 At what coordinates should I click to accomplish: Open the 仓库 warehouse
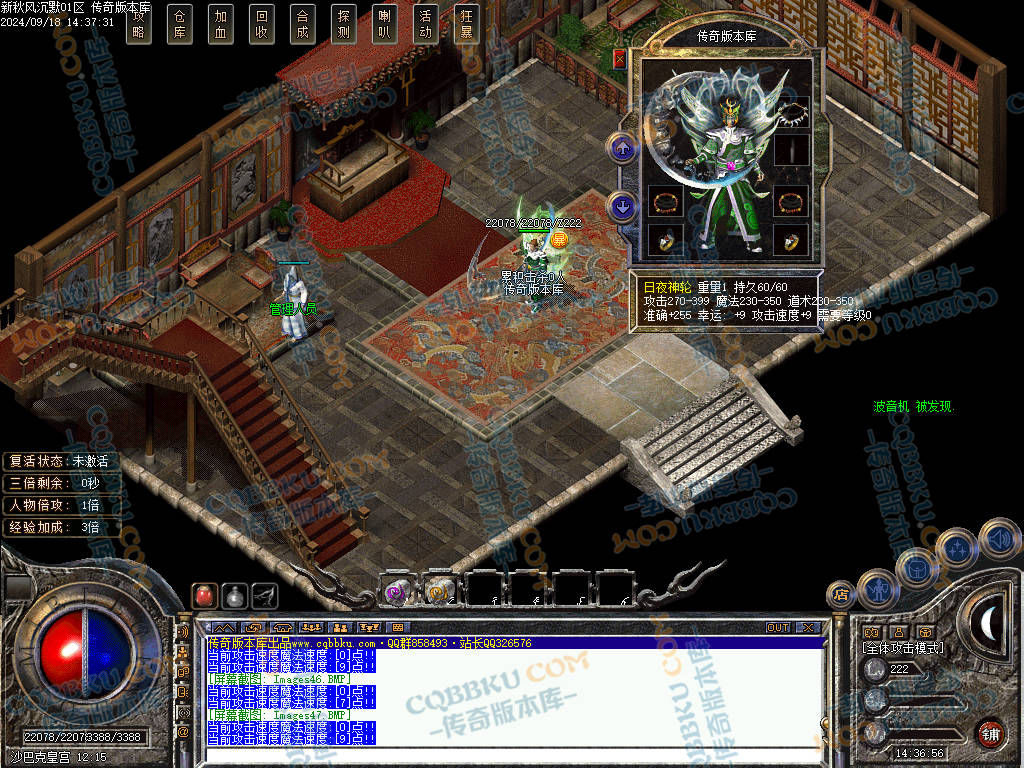(180, 24)
